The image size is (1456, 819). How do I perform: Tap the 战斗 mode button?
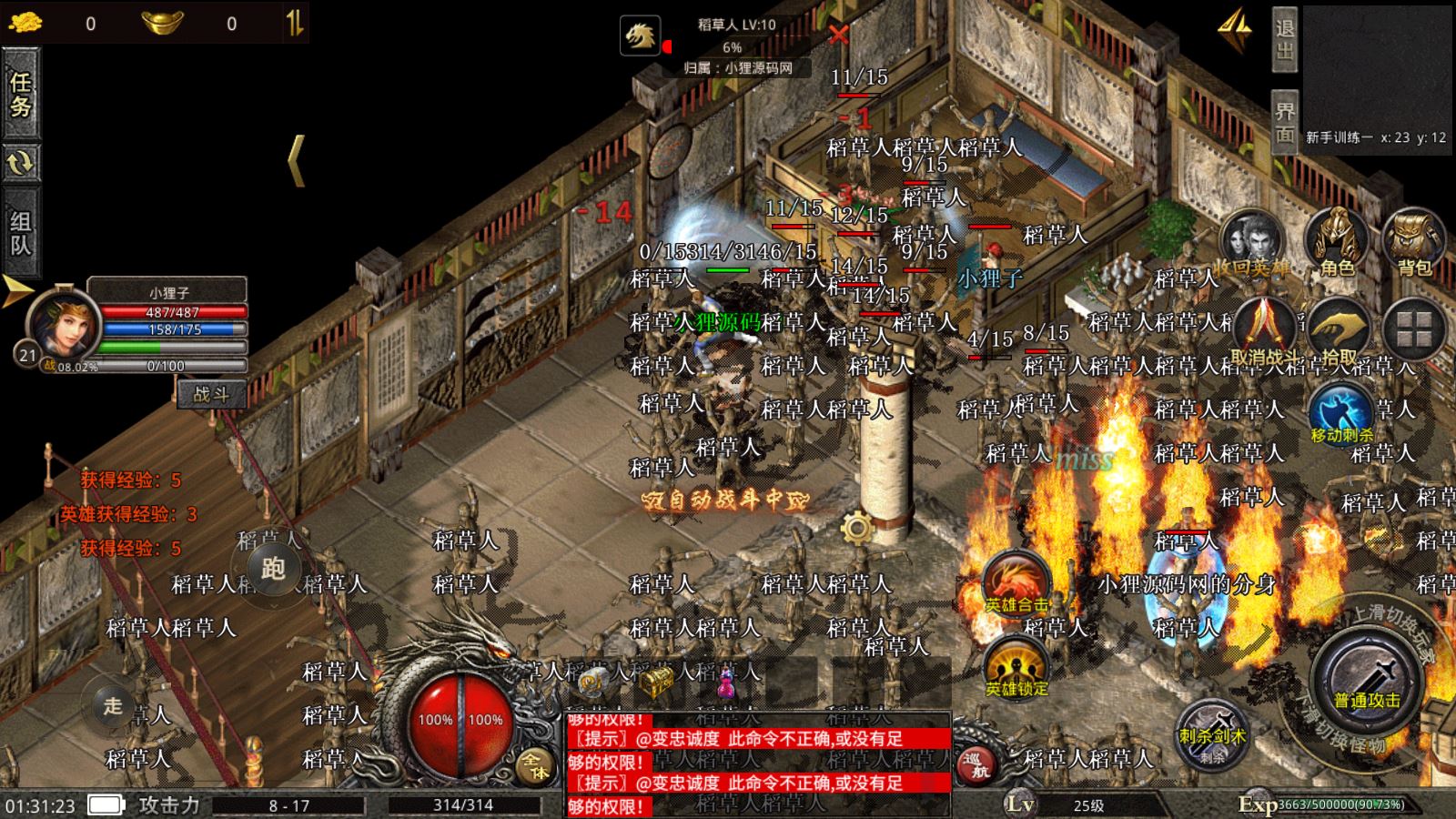[x=211, y=394]
